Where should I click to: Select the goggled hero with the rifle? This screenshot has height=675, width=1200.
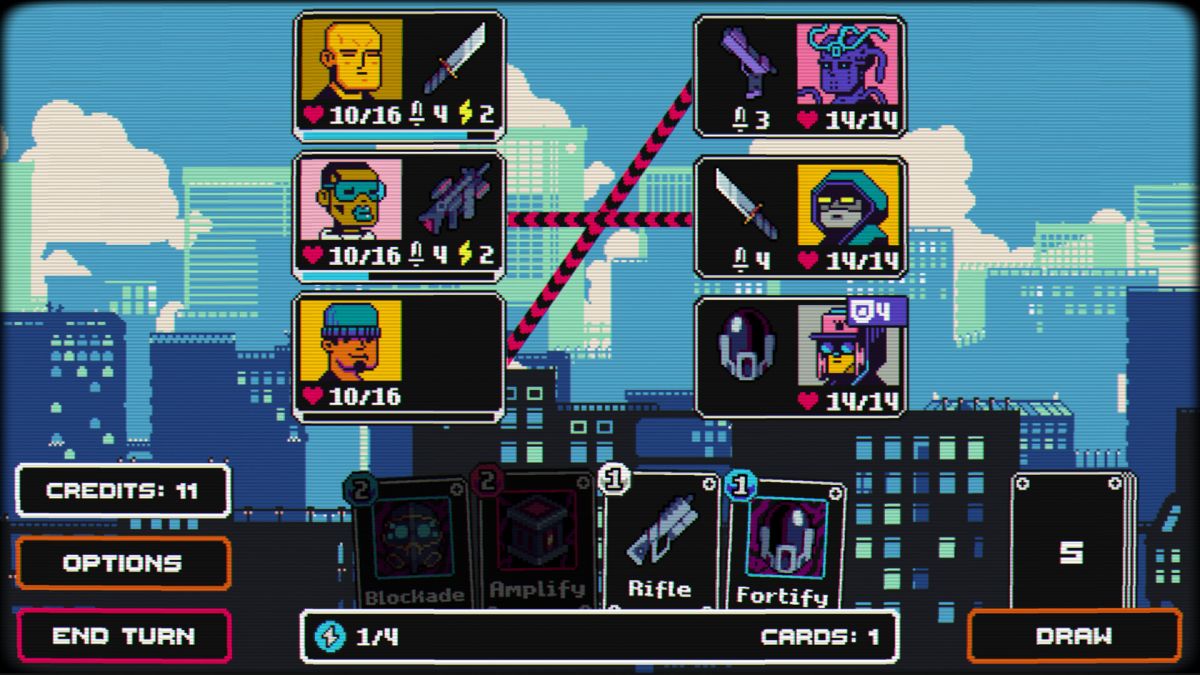point(399,216)
